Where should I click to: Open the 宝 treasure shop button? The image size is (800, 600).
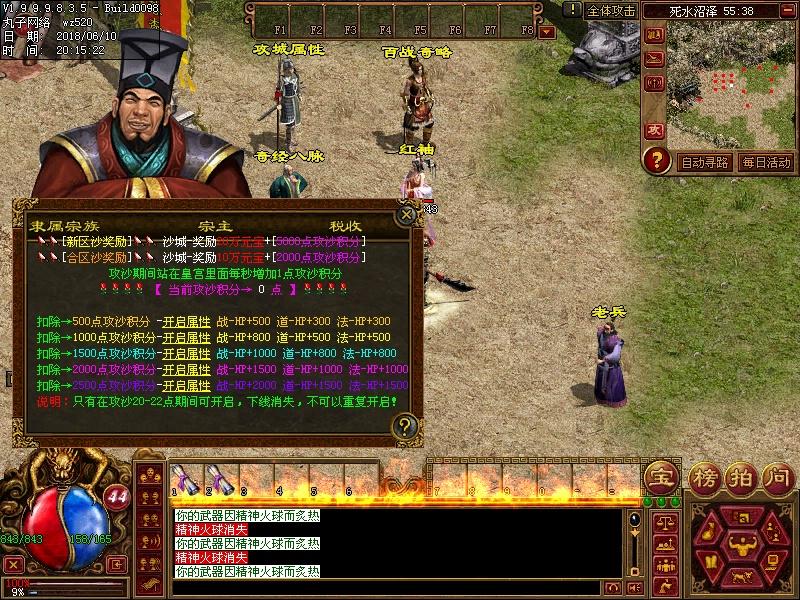coord(659,477)
